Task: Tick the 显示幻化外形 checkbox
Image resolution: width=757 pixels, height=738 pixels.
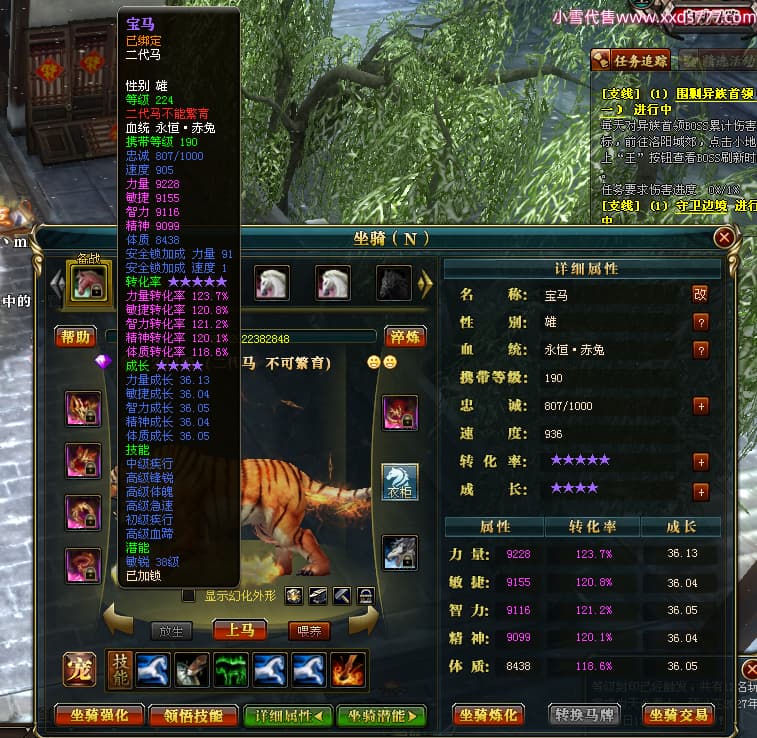Action: pyautogui.click(x=188, y=596)
